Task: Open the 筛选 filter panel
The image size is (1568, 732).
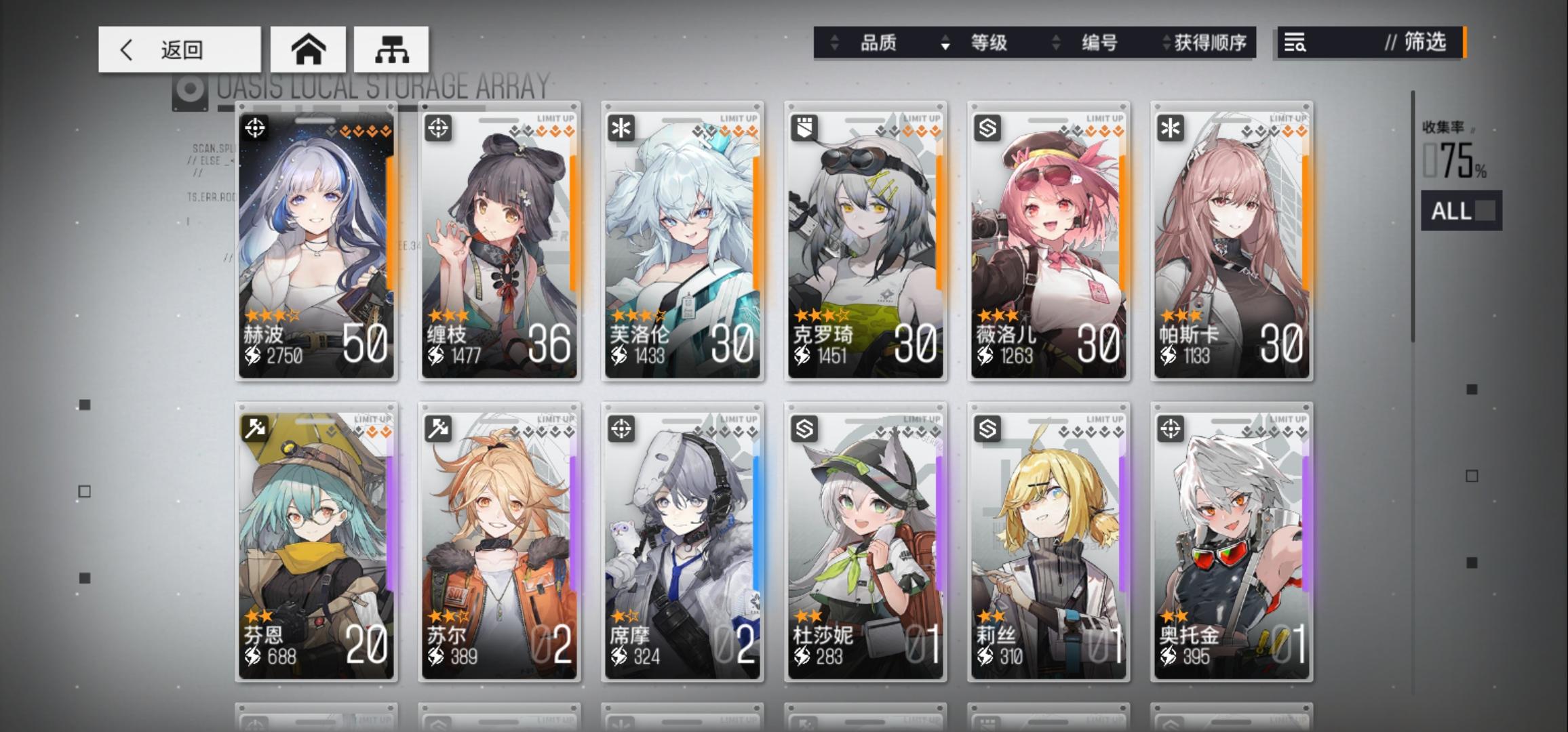Action: 1424,43
